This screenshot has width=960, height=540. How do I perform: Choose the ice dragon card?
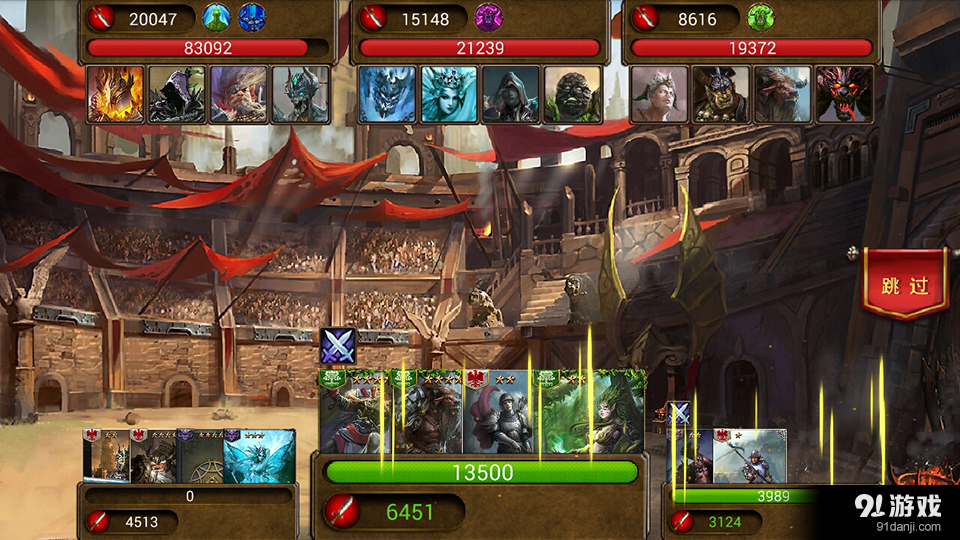259,458
